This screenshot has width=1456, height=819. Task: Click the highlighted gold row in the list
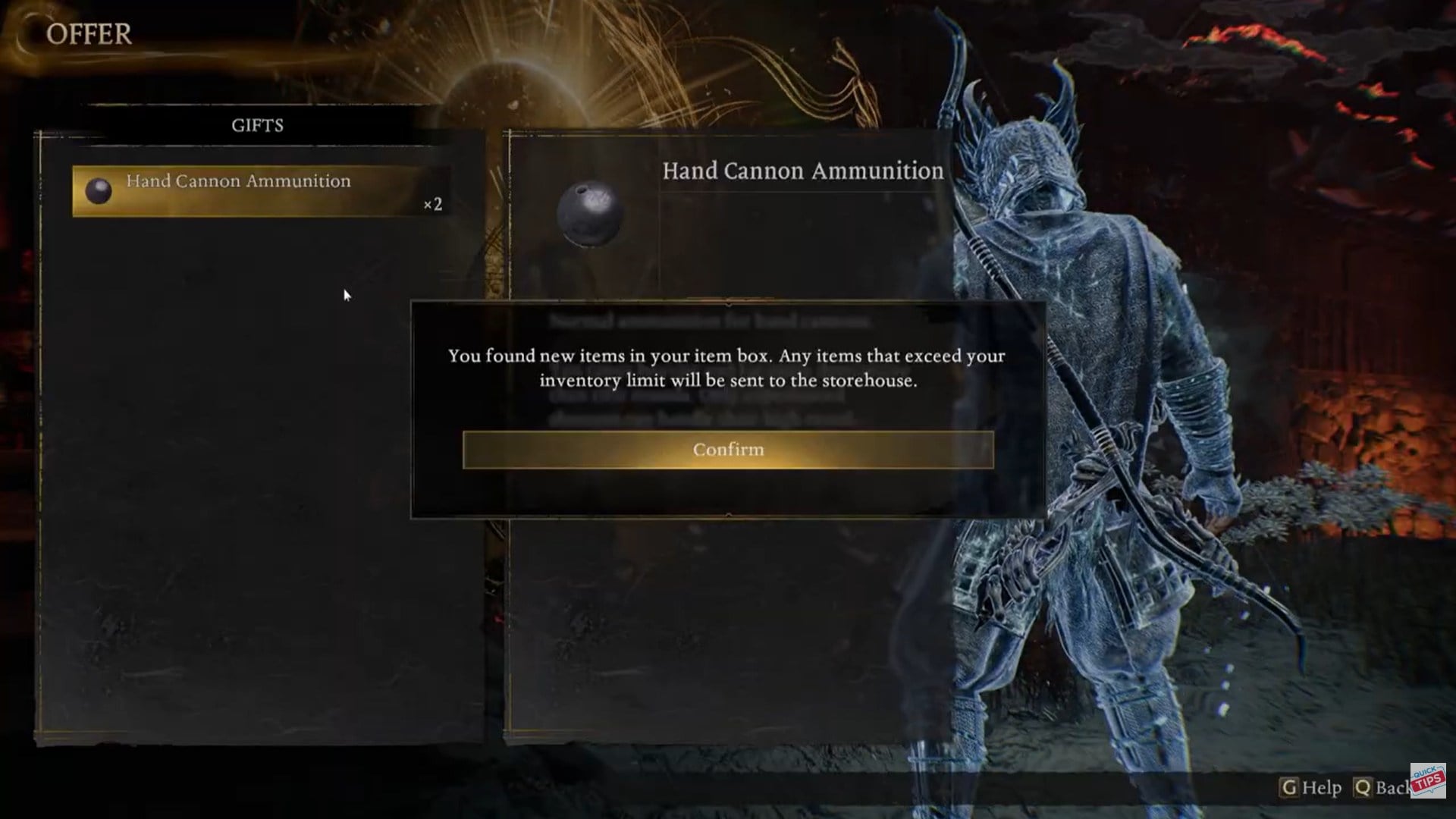tap(258, 190)
